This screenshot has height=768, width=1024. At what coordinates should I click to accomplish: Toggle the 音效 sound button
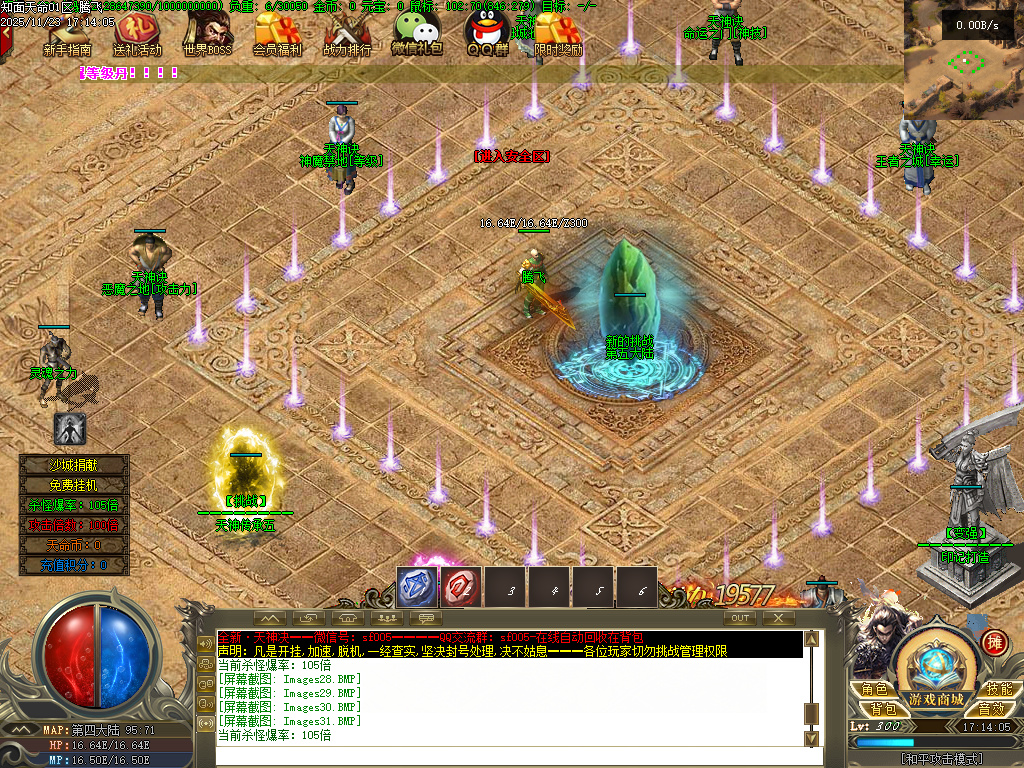tap(991, 708)
